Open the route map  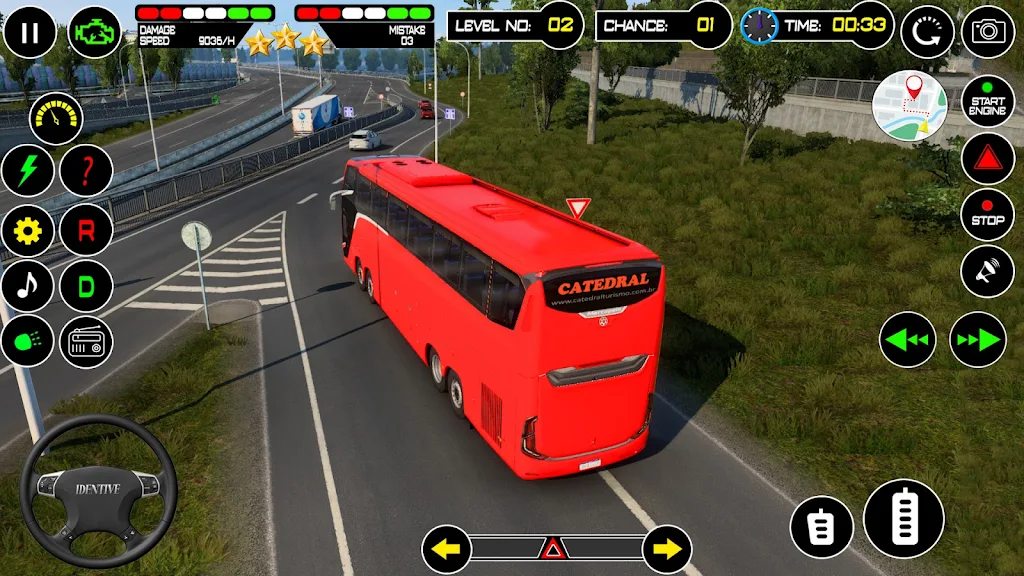(x=909, y=106)
